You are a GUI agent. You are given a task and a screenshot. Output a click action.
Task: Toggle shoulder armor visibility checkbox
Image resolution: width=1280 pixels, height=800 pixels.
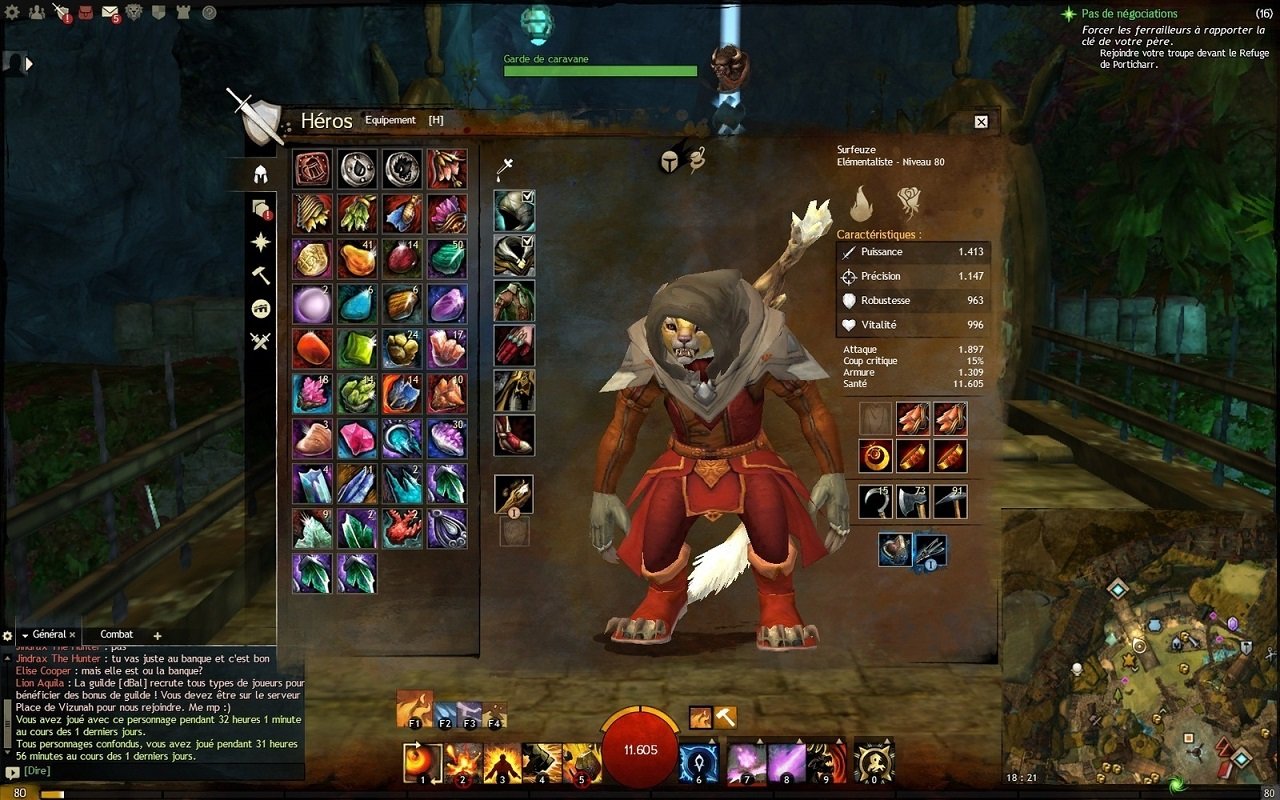point(527,241)
